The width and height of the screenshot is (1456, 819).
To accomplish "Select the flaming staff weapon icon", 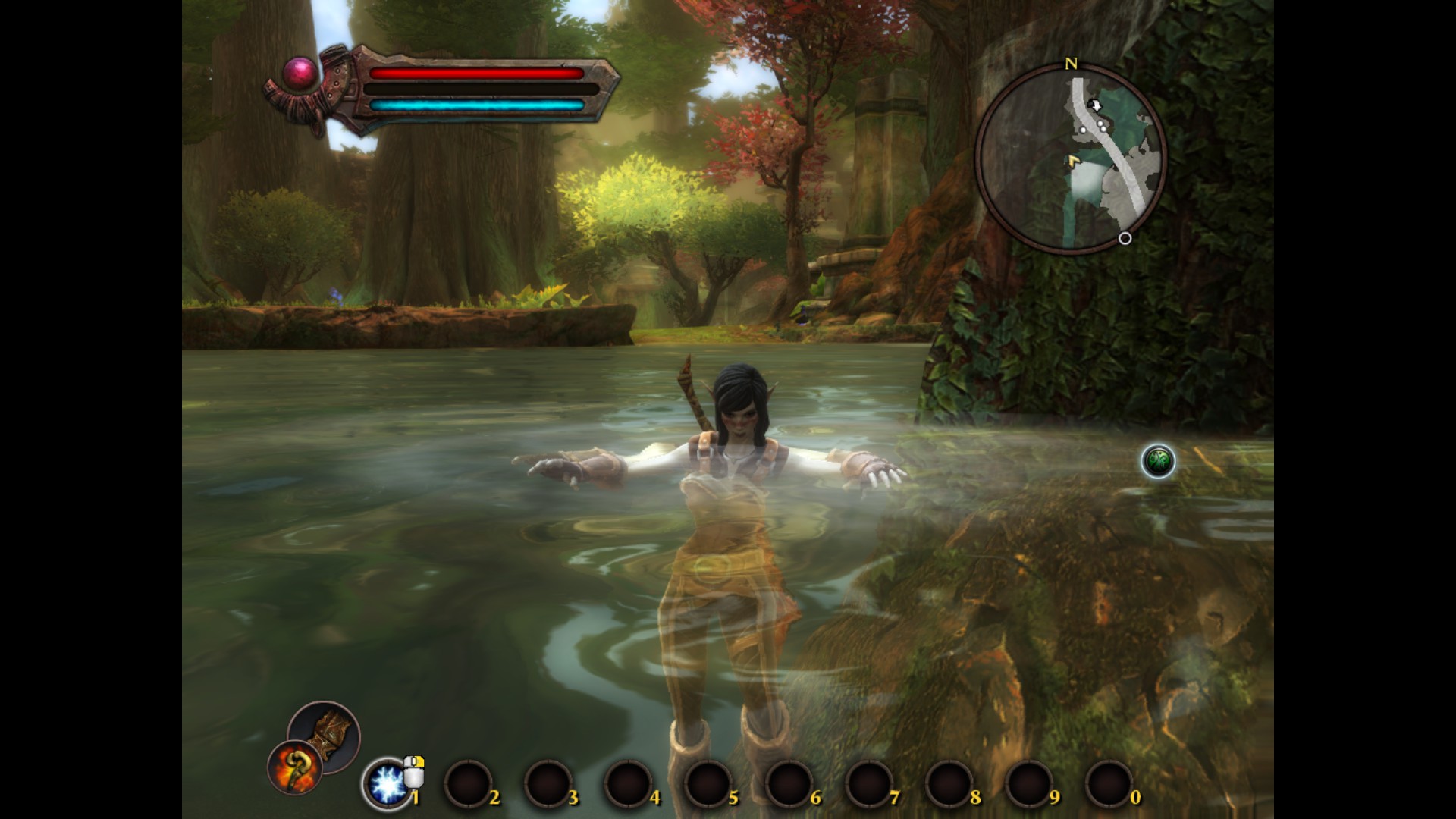I will [x=295, y=767].
